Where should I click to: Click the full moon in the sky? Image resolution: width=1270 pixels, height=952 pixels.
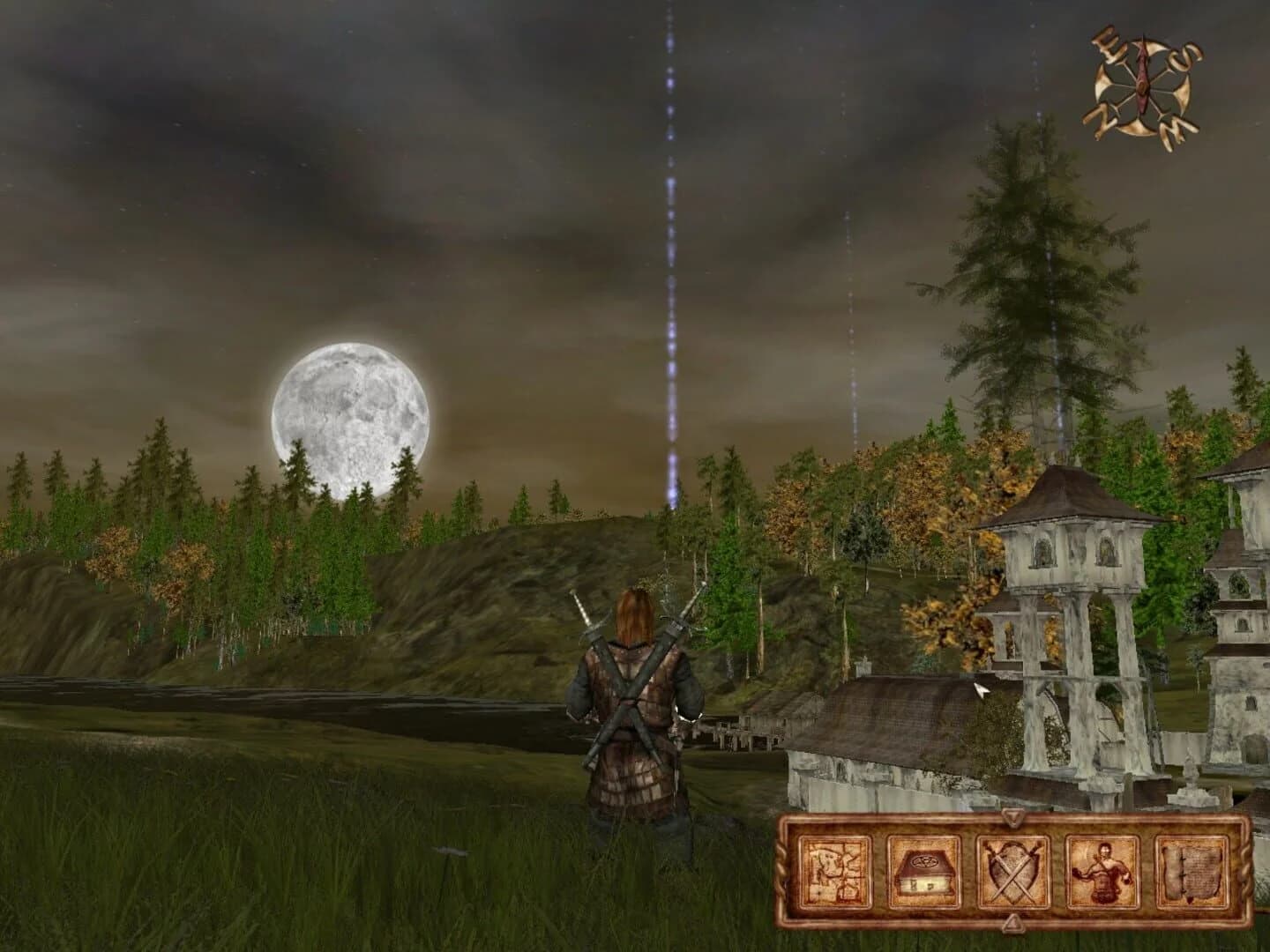pyautogui.click(x=350, y=414)
